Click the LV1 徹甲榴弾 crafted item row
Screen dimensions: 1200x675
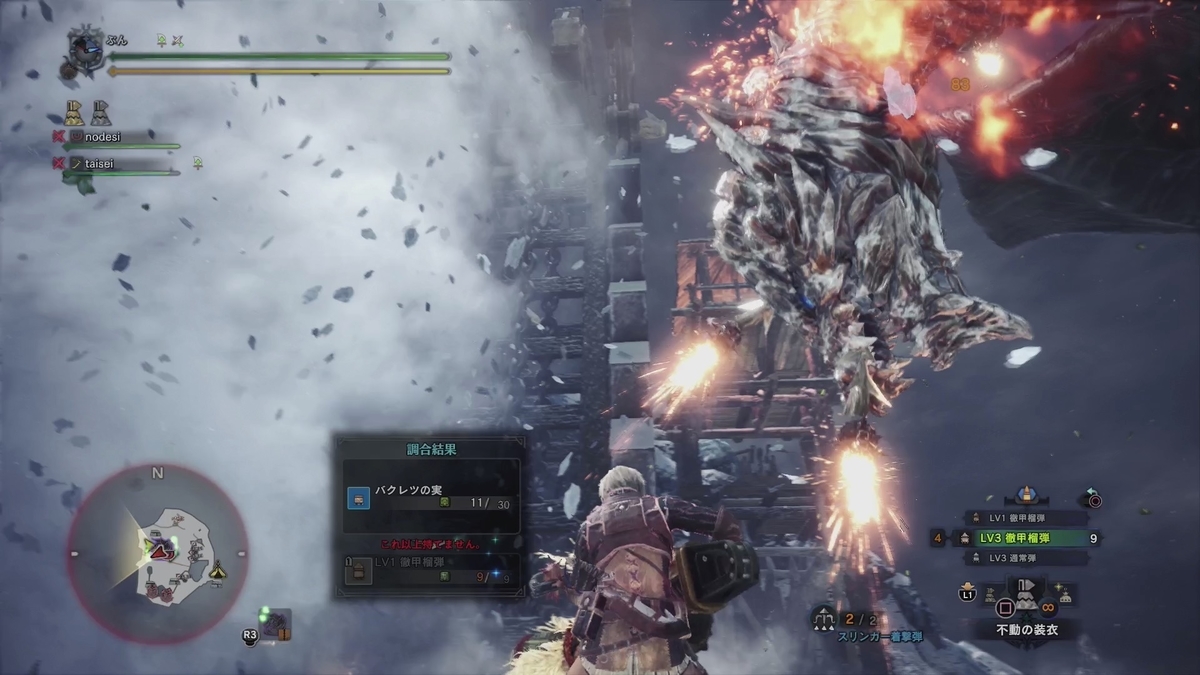click(430, 569)
